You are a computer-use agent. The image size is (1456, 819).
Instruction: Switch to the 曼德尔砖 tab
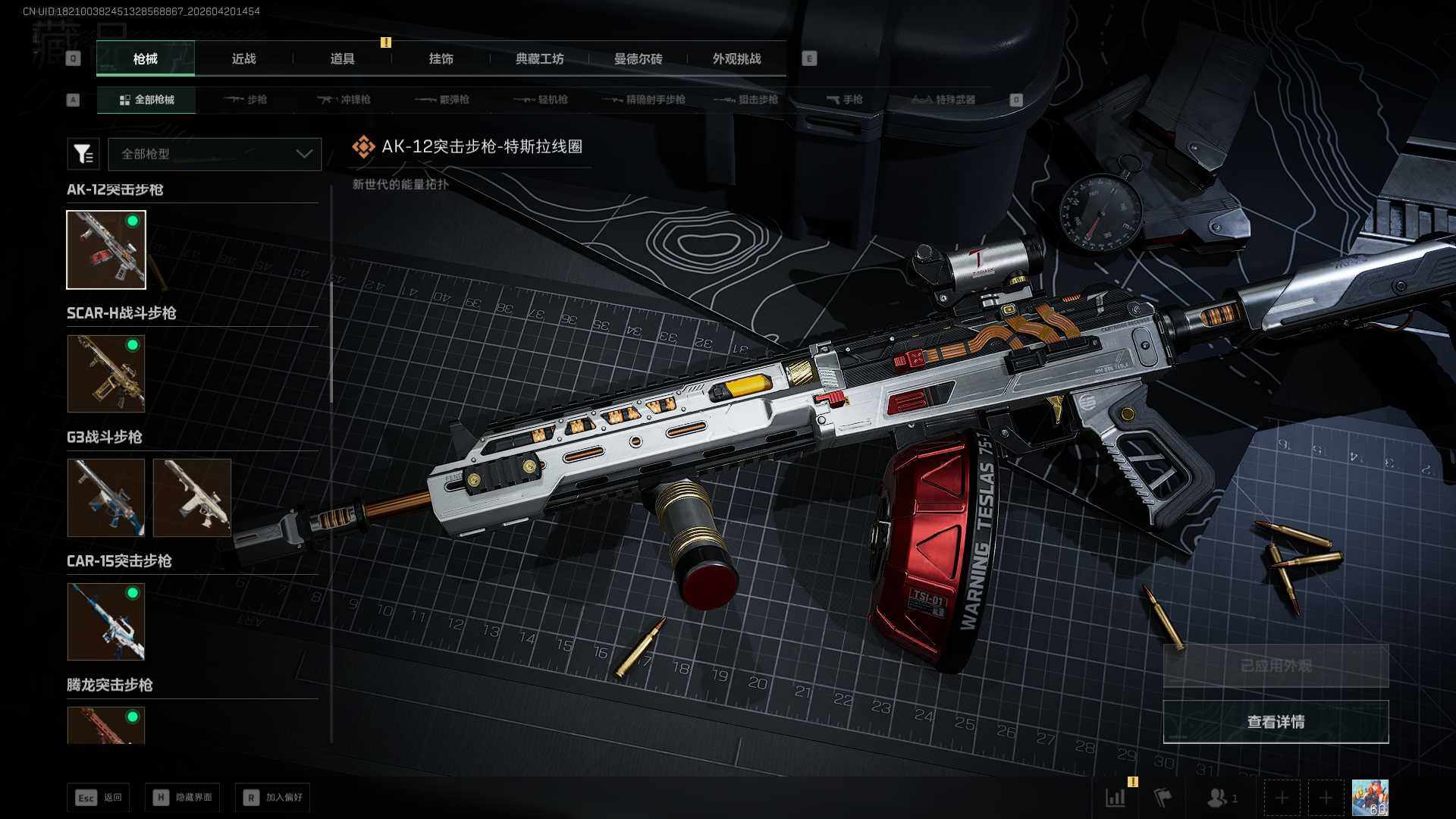click(x=638, y=58)
